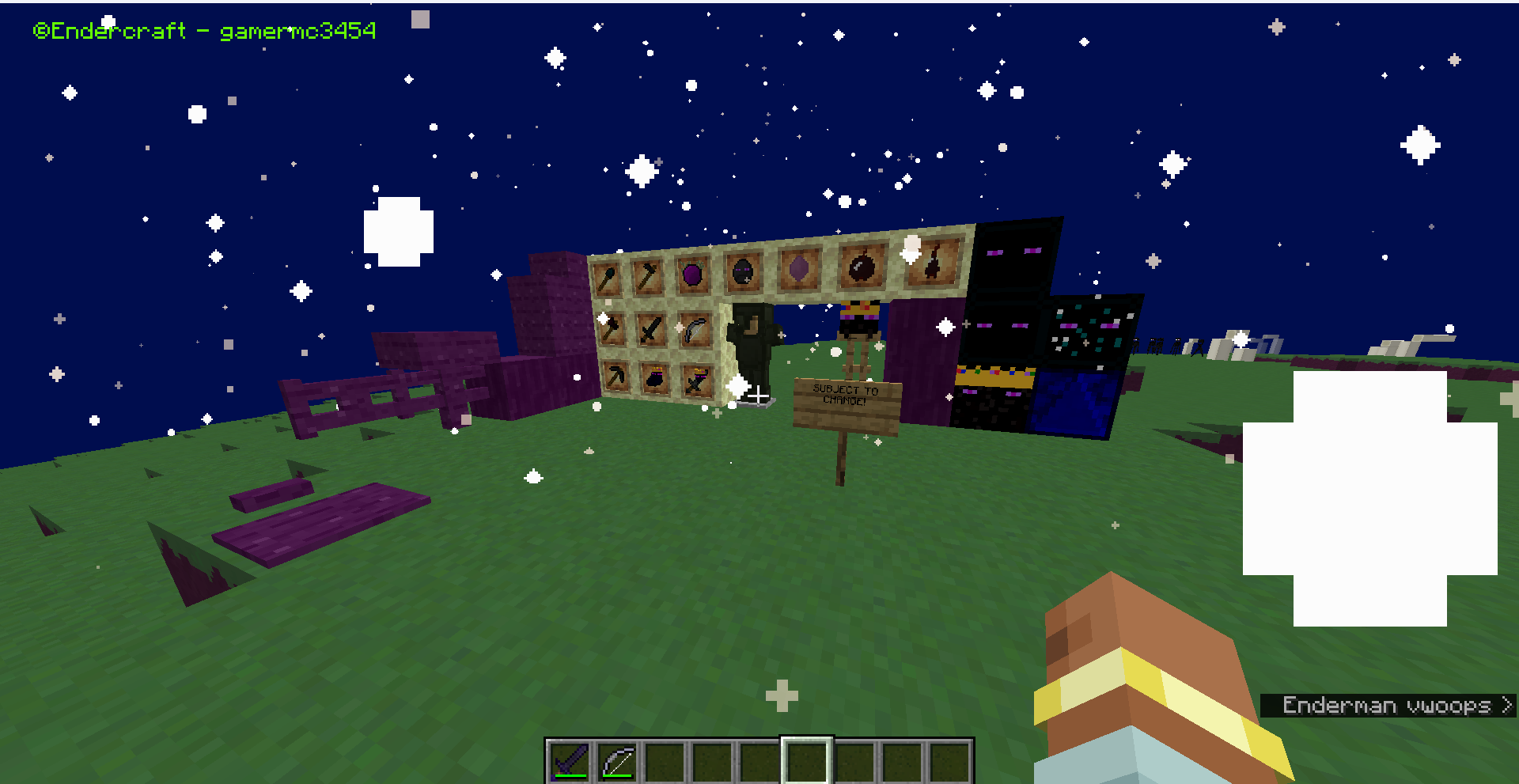Select the sword in hotbar slot one
1519x784 pixels.
click(570, 759)
